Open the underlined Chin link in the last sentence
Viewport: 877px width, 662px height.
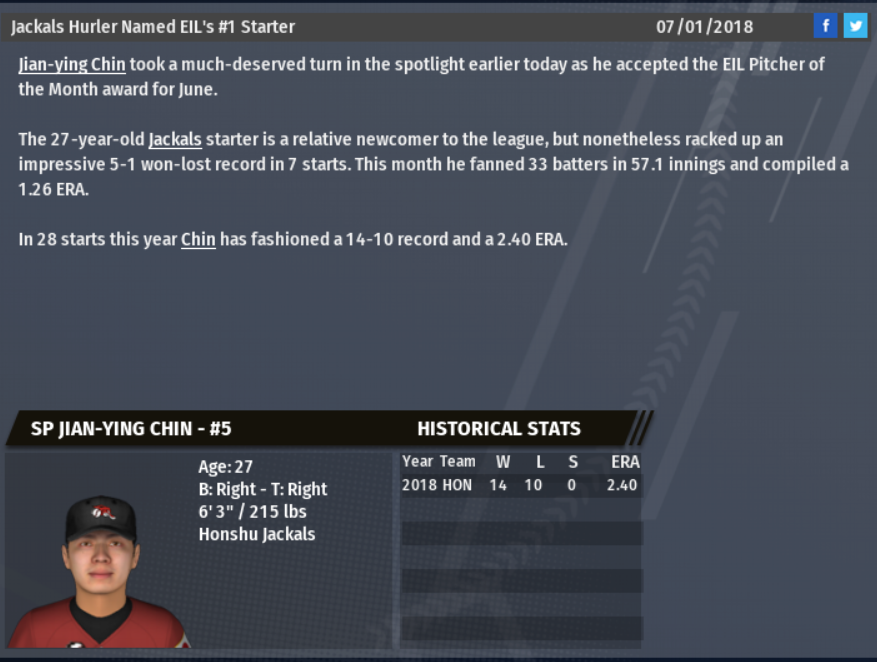(x=198, y=240)
